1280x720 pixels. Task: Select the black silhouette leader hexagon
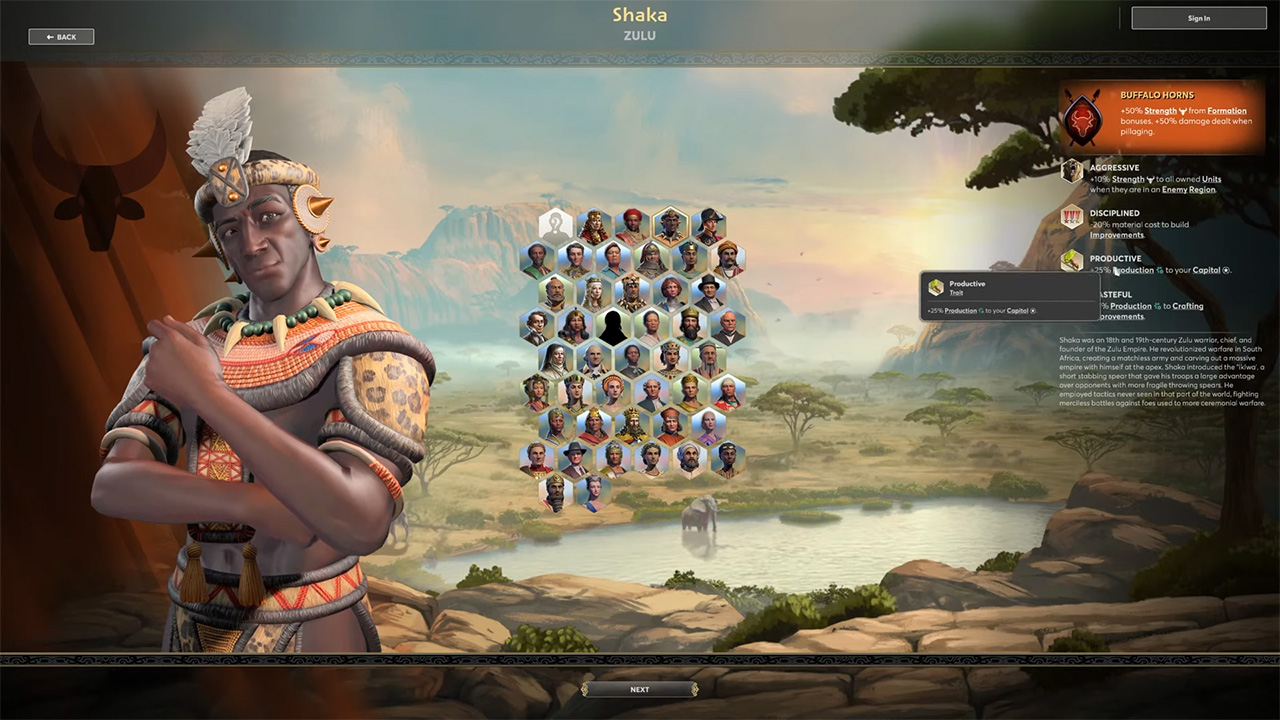click(613, 326)
